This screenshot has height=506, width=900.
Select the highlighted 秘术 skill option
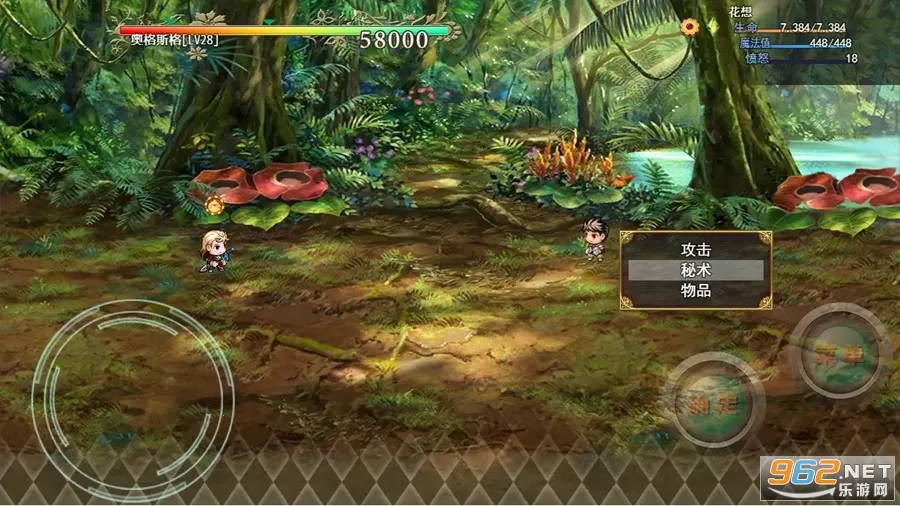695,270
